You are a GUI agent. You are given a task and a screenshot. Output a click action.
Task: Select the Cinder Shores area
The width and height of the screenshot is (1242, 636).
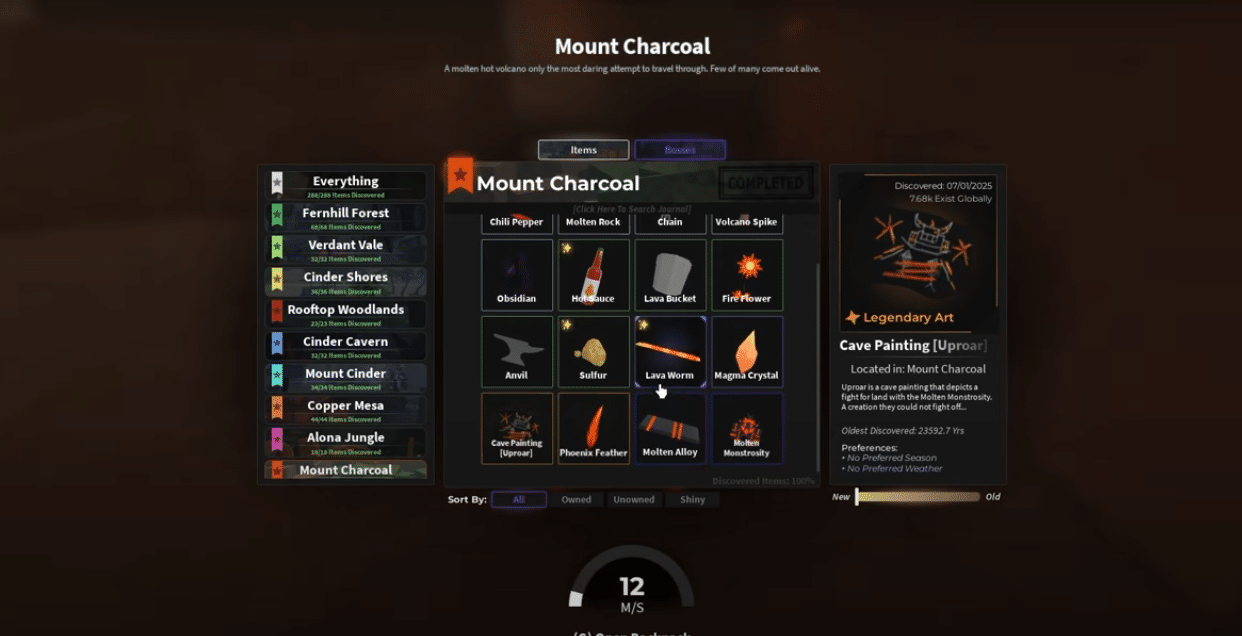[346, 281]
